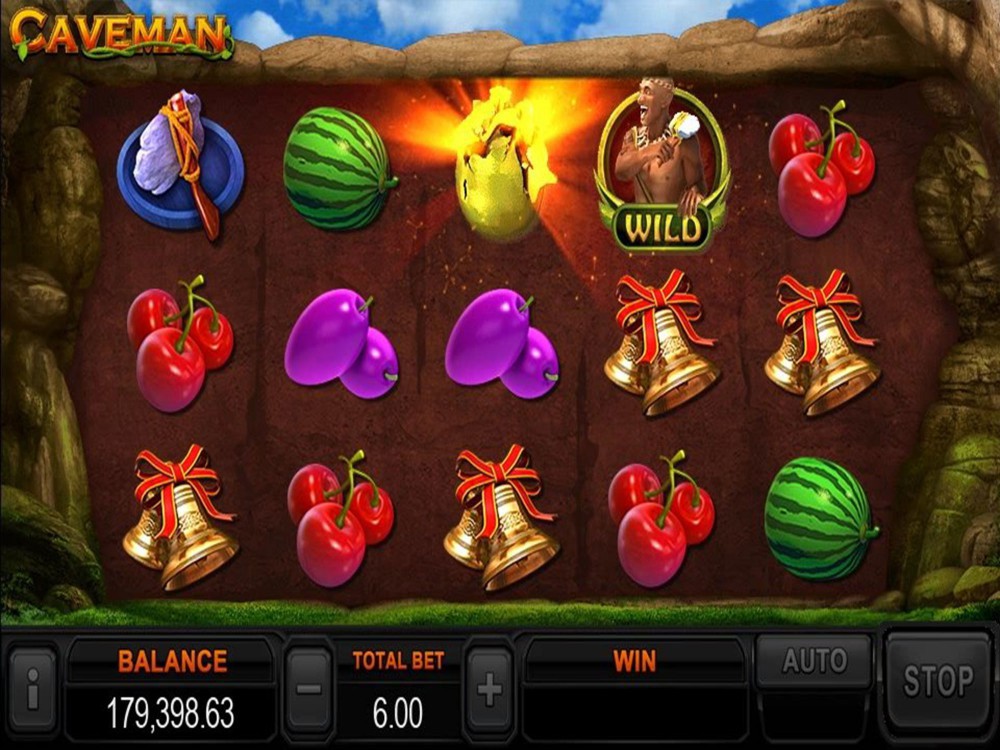The width and height of the screenshot is (1000, 750).
Task: Decrease total bet with minus button
Action: coord(309,688)
